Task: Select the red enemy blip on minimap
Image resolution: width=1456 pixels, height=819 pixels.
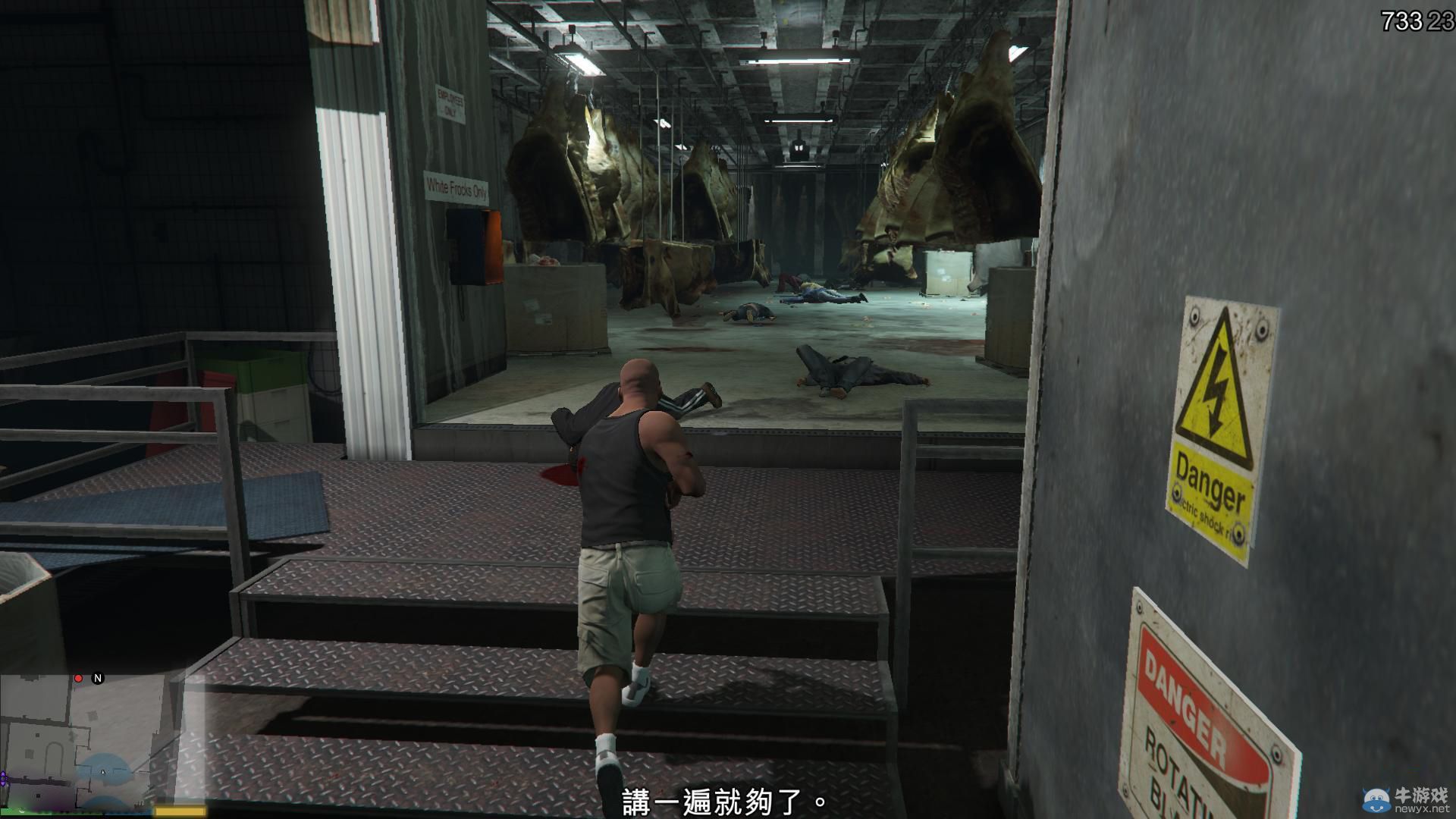Action: (x=79, y=679)
